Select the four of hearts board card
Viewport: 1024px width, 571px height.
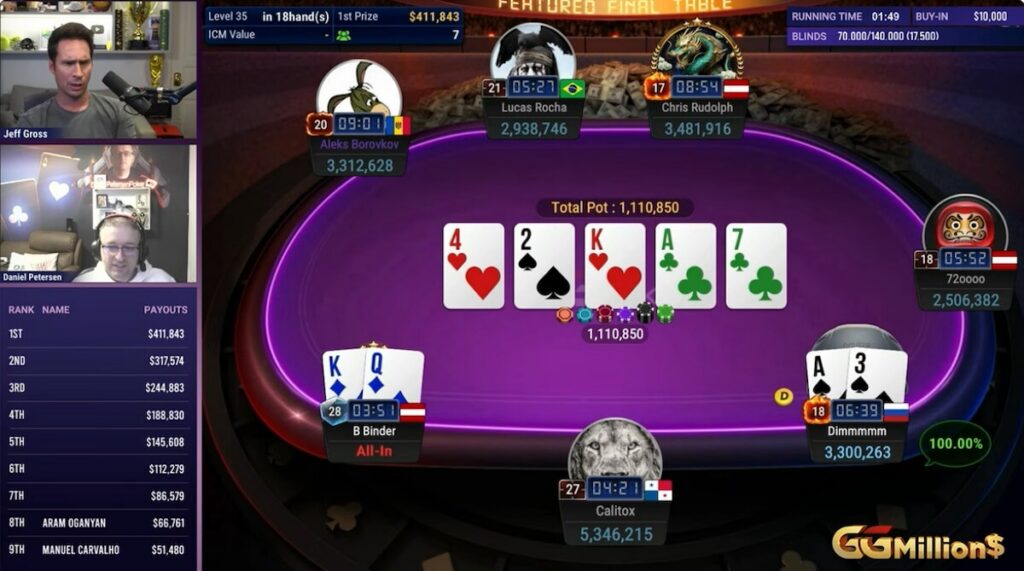click(x=473, y=265)
